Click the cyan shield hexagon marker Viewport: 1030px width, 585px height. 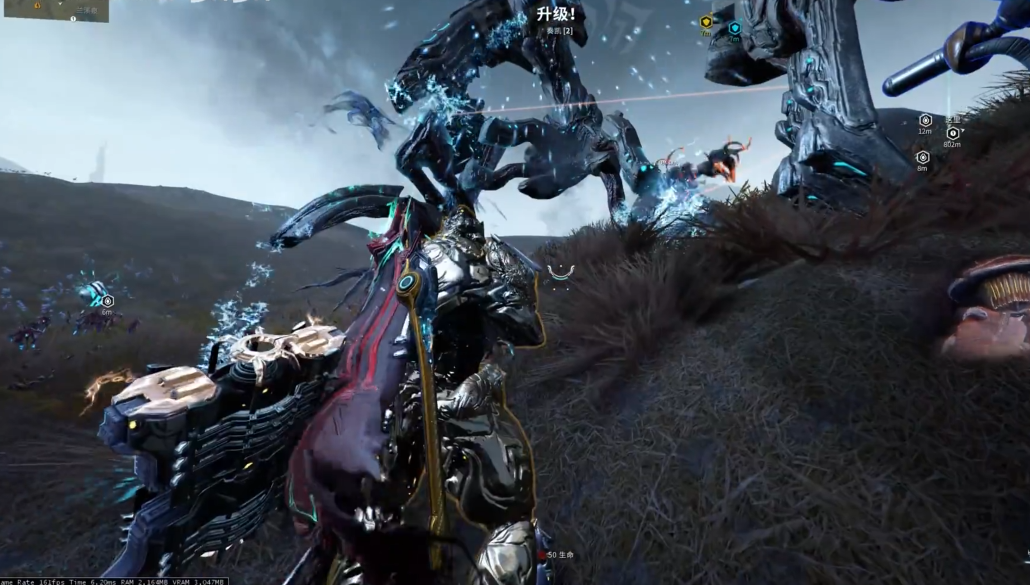(x=734, y=29)
